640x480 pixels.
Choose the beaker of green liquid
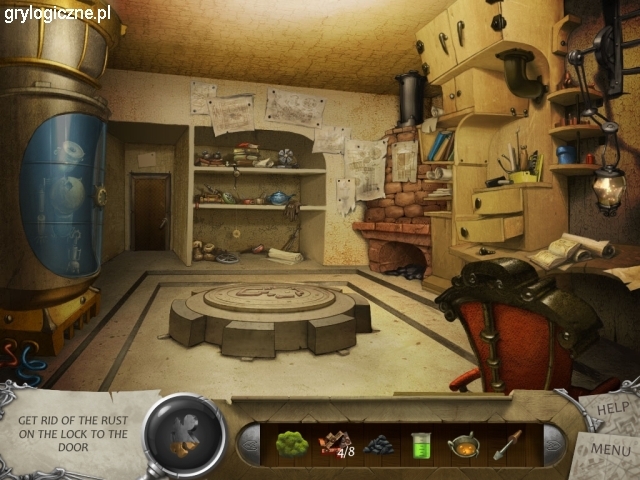coord(421,445)
